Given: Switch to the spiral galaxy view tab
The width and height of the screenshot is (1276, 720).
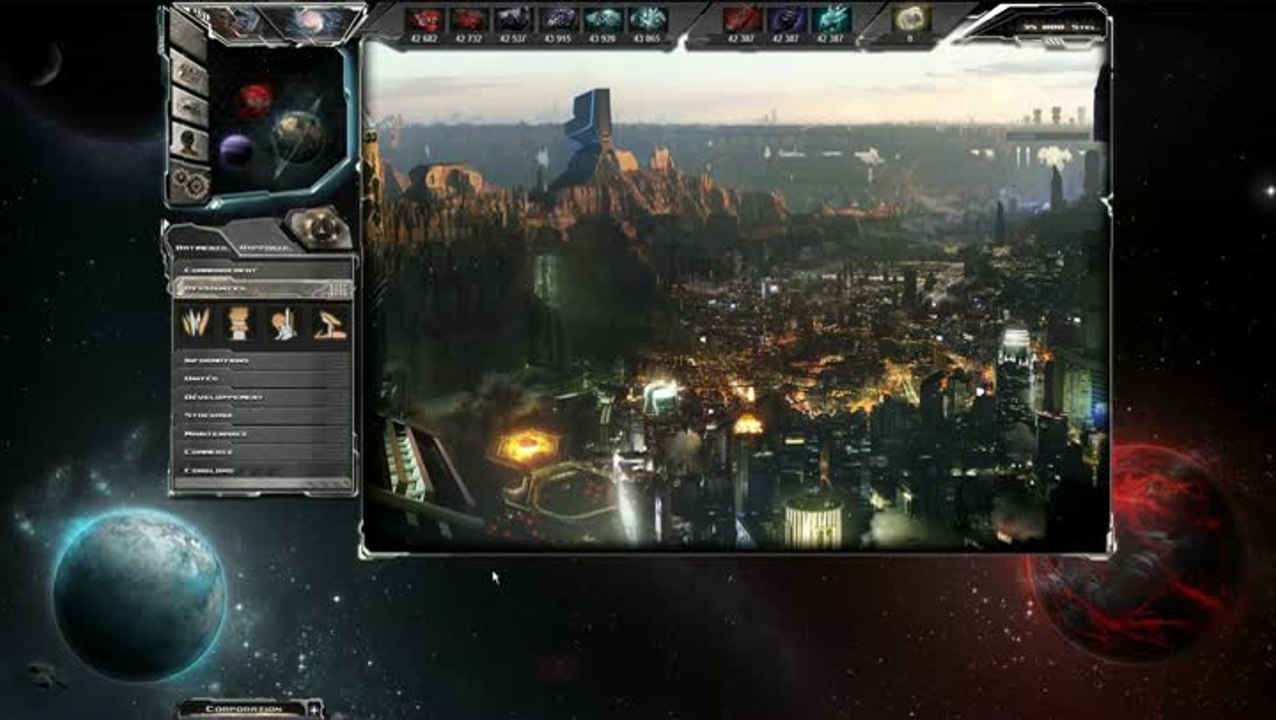Looking at the screenshot, I should coord(312,22).
